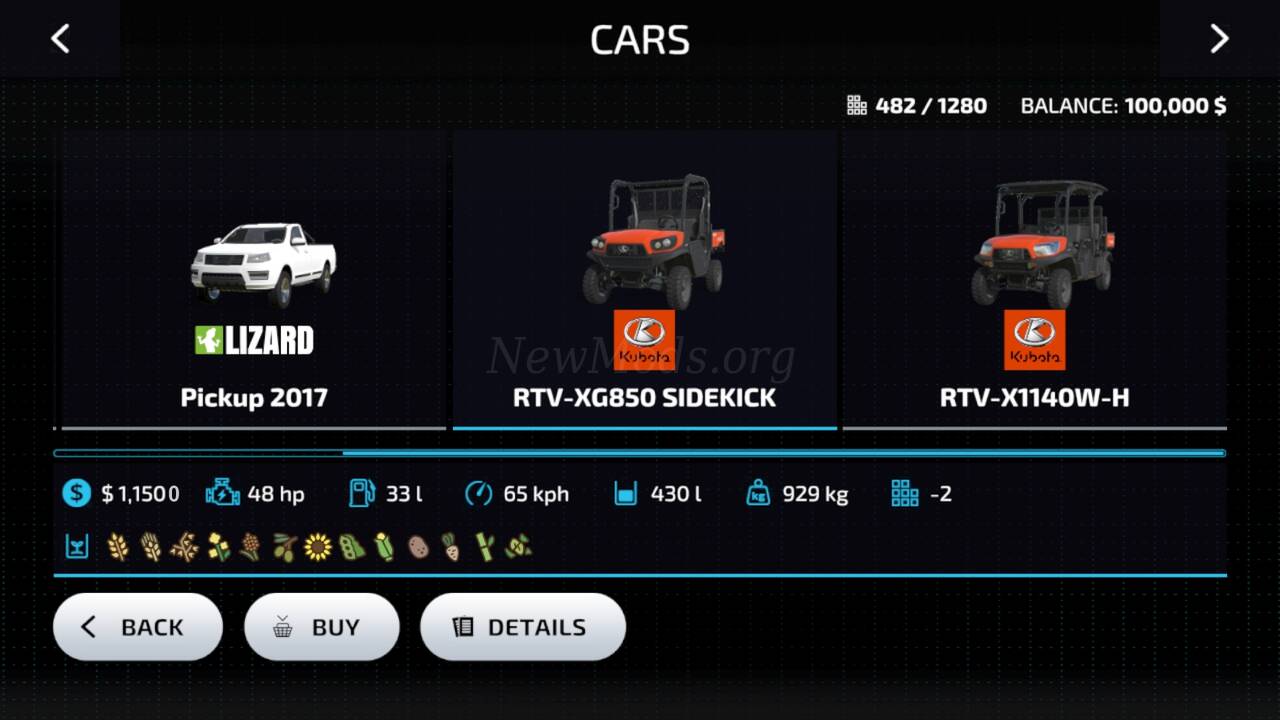Go to the next shop category
This screenshot has width=1280, height=720.
[x=1219, y=39]
